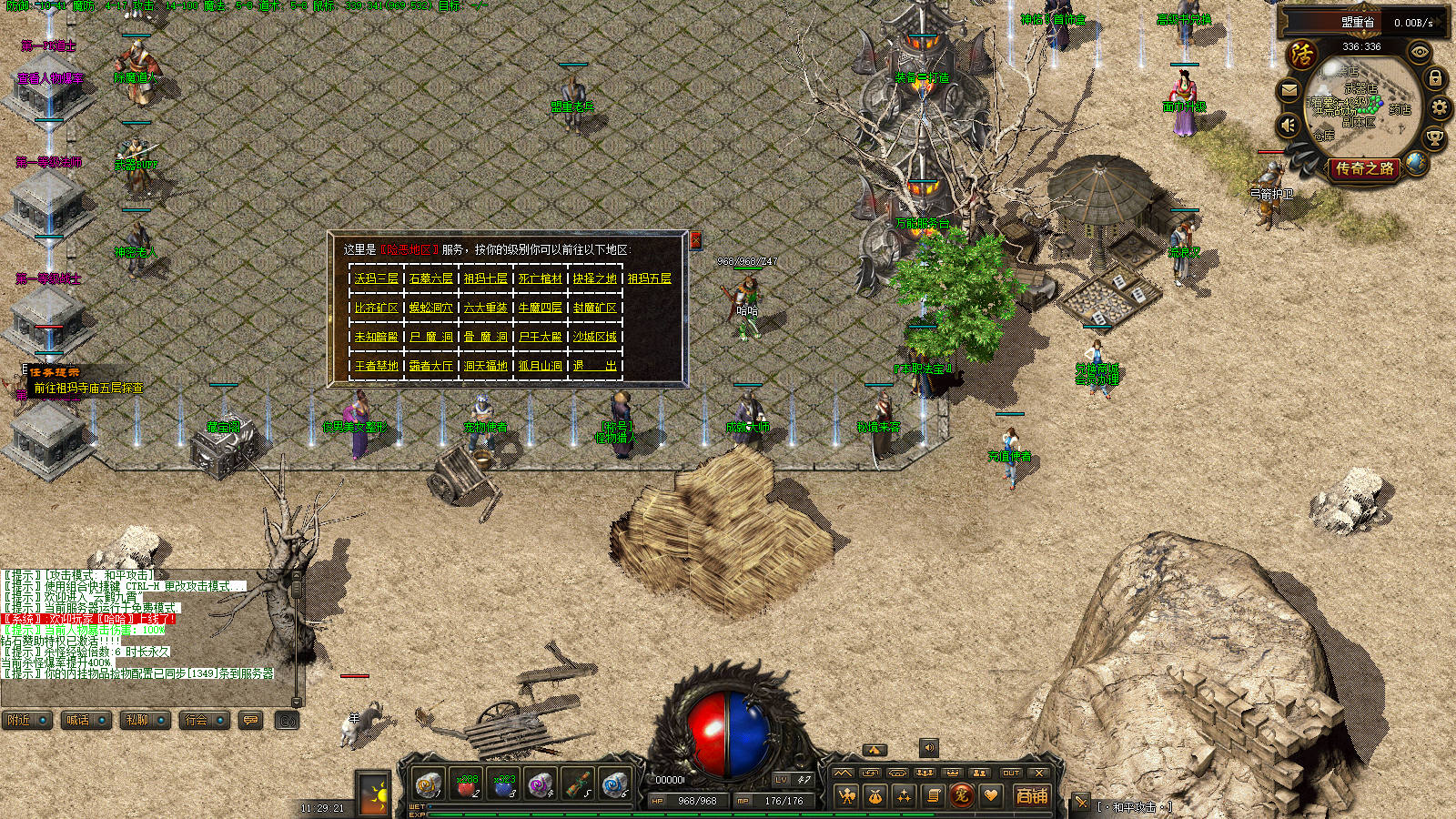1456x819 pixels.
Task: Open the settings gear beside the minimap
Action: [1440, 108]
